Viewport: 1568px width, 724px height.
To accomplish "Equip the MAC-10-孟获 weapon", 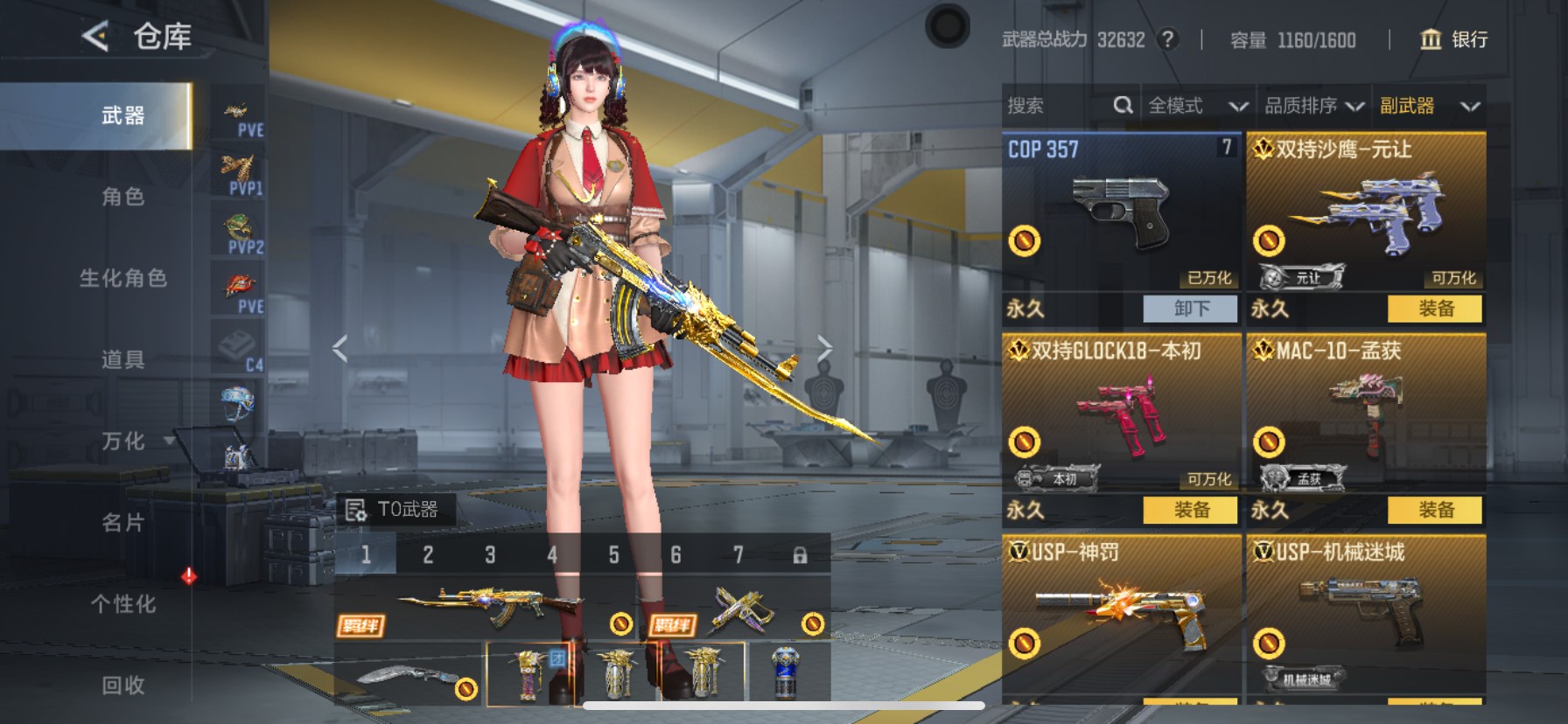I will [1435, 510].
